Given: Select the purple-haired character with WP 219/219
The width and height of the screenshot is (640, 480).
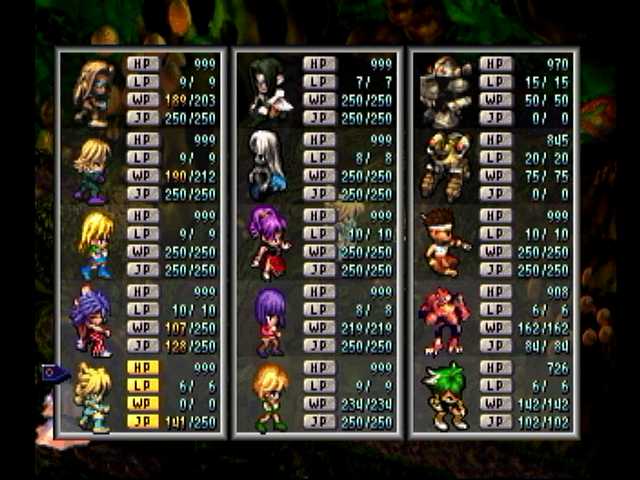Looking at the screenshot, I should (x=270, y=320).
